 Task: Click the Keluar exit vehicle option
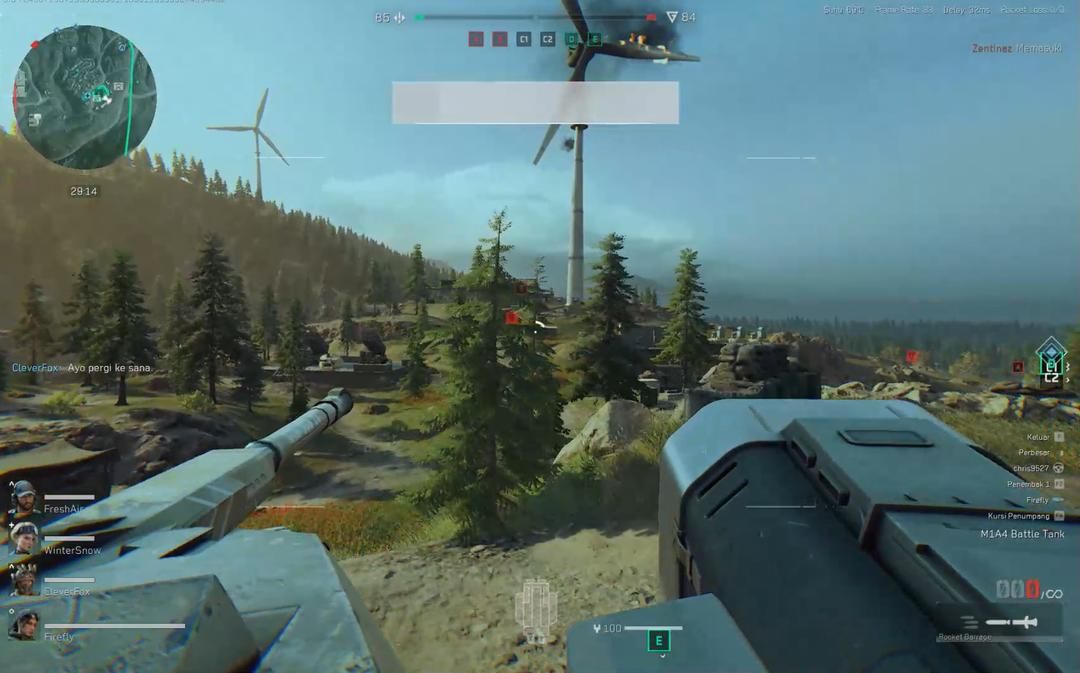(1043, 437)
